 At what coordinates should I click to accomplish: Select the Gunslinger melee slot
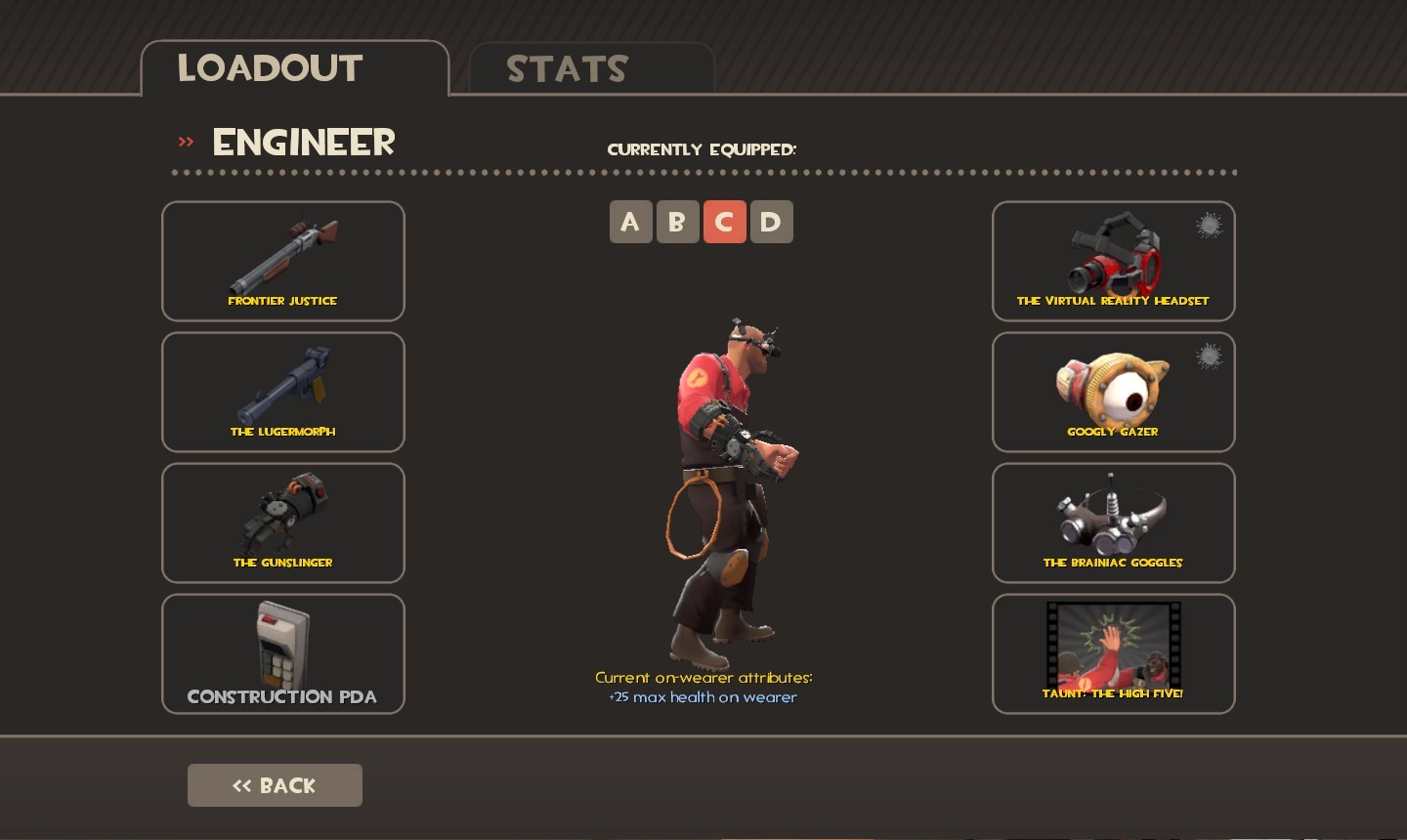pyautogui.click(x=282, y=523)
